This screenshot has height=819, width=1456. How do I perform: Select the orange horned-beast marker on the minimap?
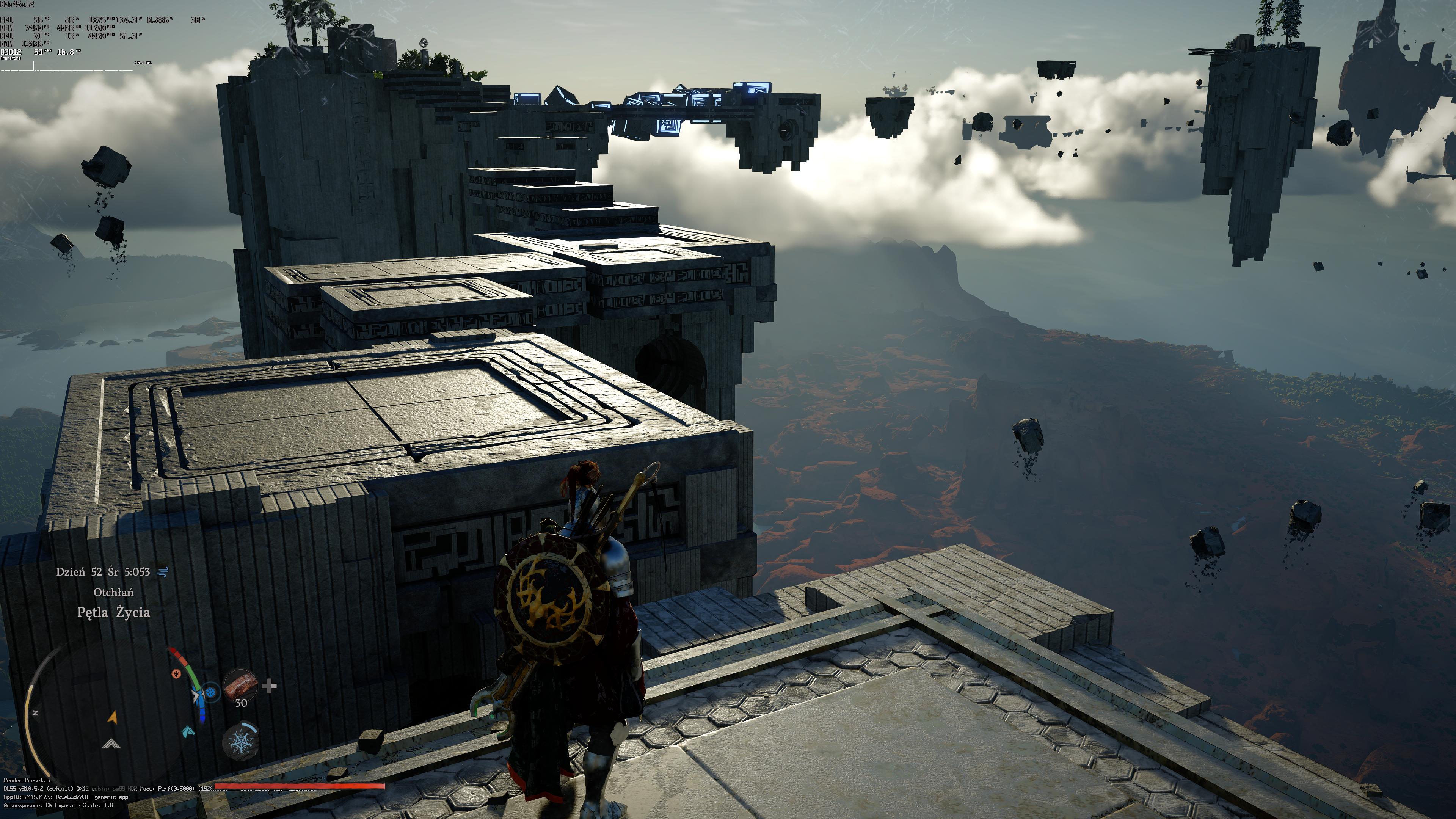point(176,674)
